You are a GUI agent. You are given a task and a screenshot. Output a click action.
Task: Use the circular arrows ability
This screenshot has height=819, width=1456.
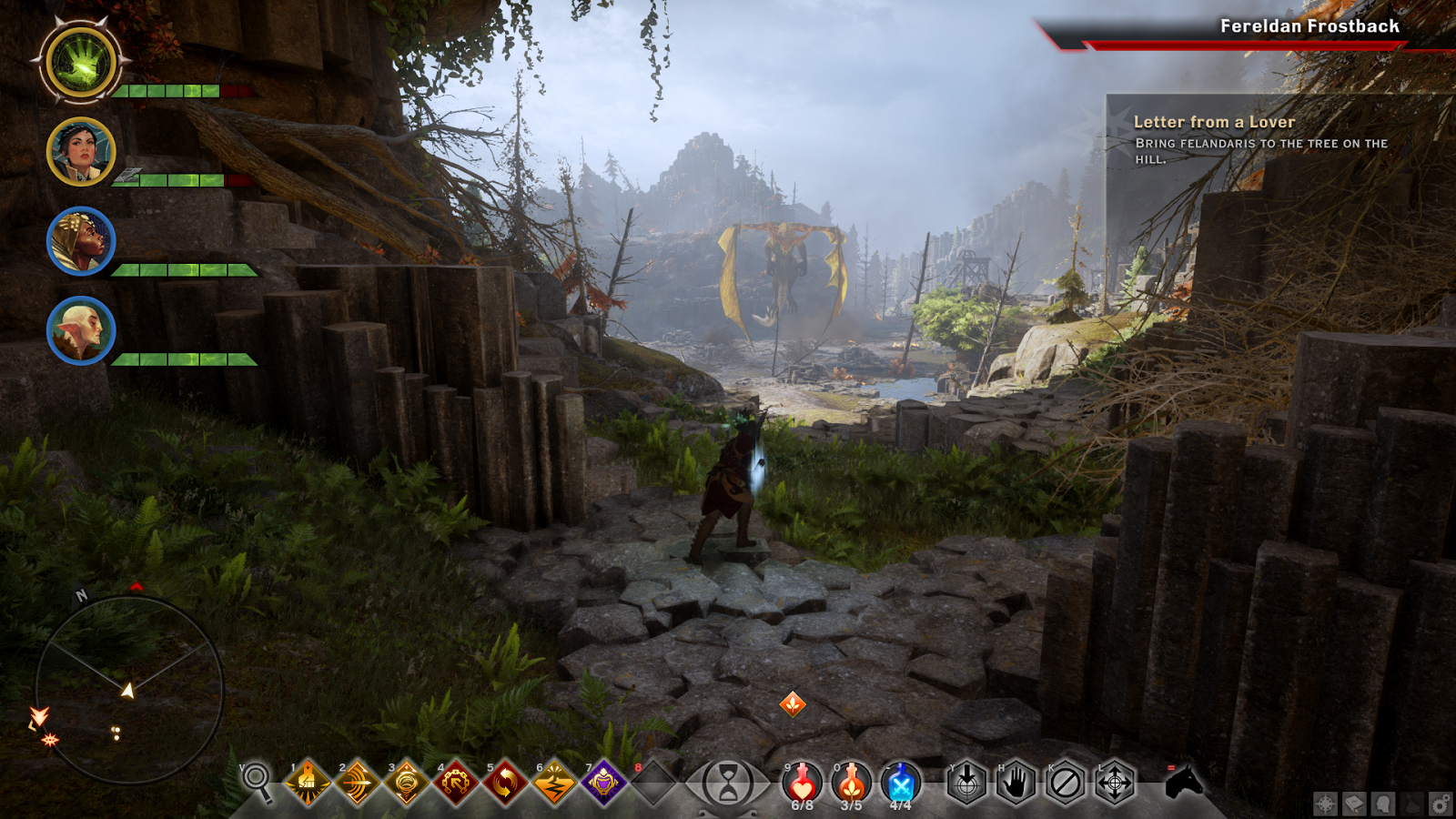[x=504, y=782]
